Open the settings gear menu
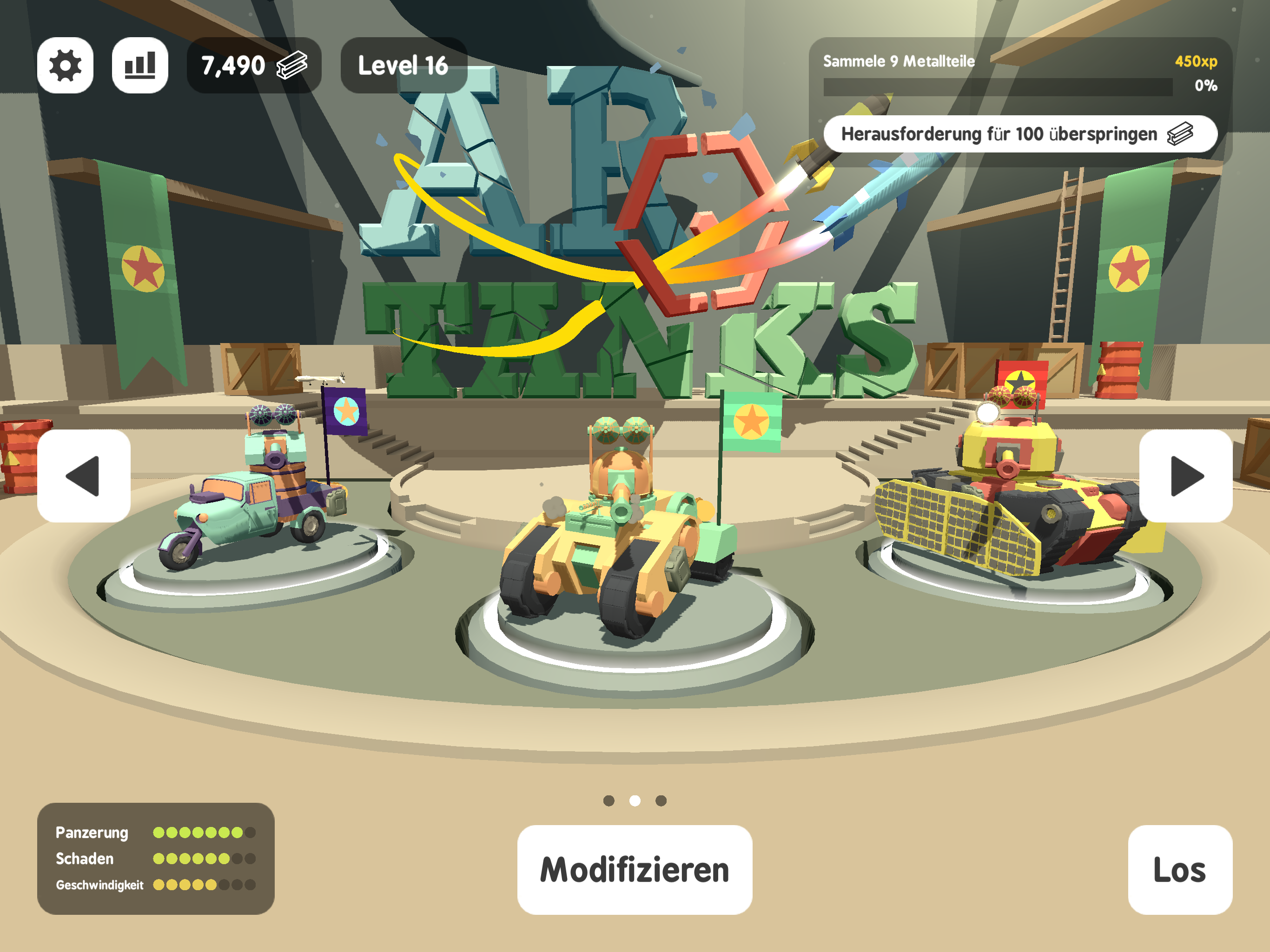Image resolution: width=1270 pixels, height=952 pixels. point(65,66)
